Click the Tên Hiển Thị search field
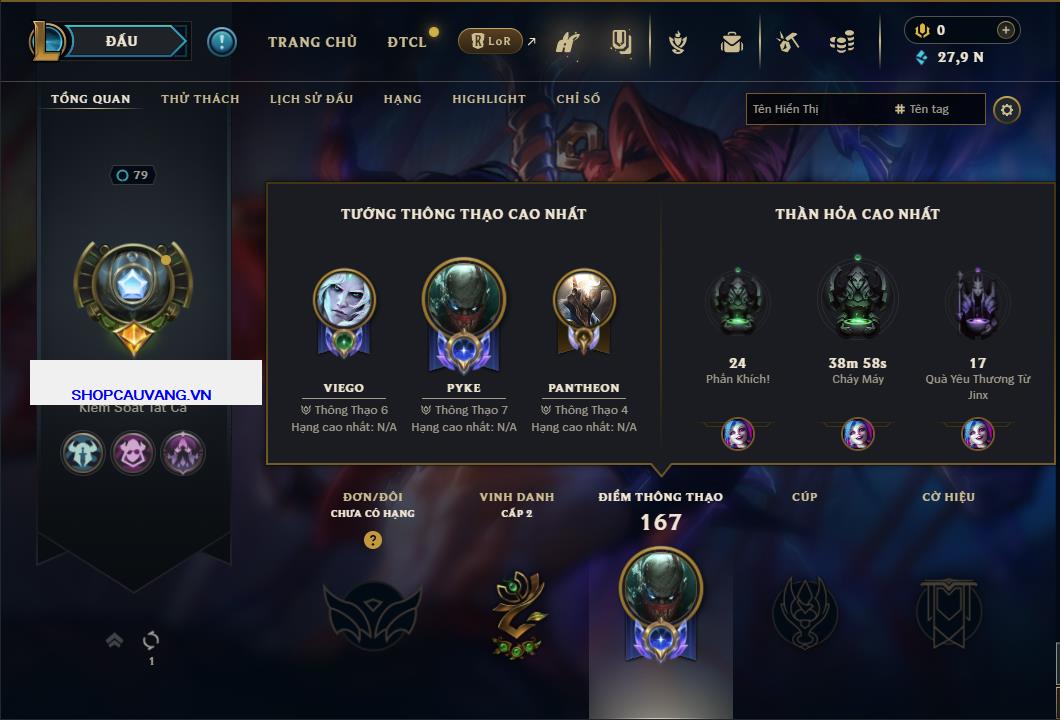 (x=815, y=109)
